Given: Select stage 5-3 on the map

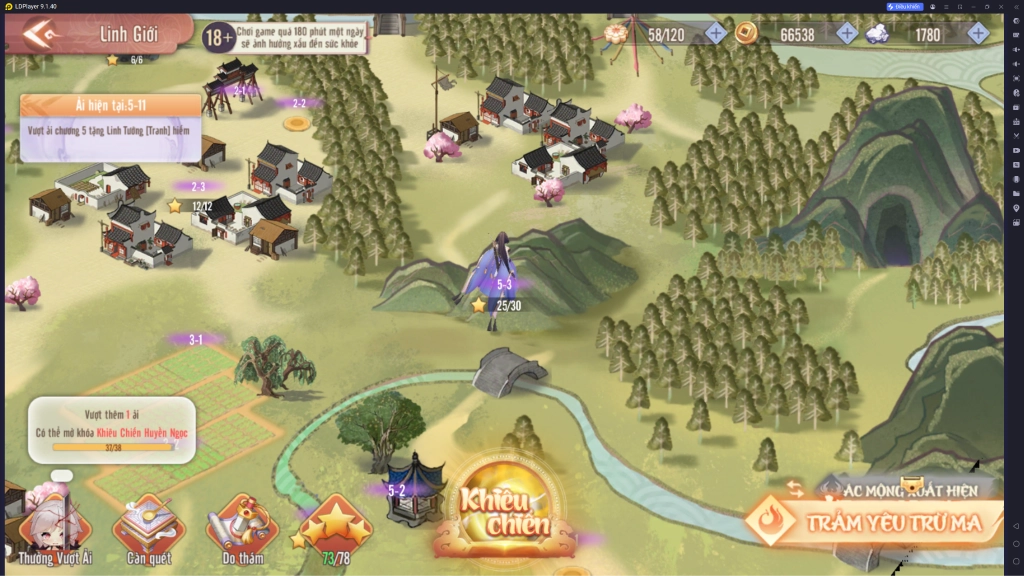Looking at the screenshot, I should (x=503, y=287).
